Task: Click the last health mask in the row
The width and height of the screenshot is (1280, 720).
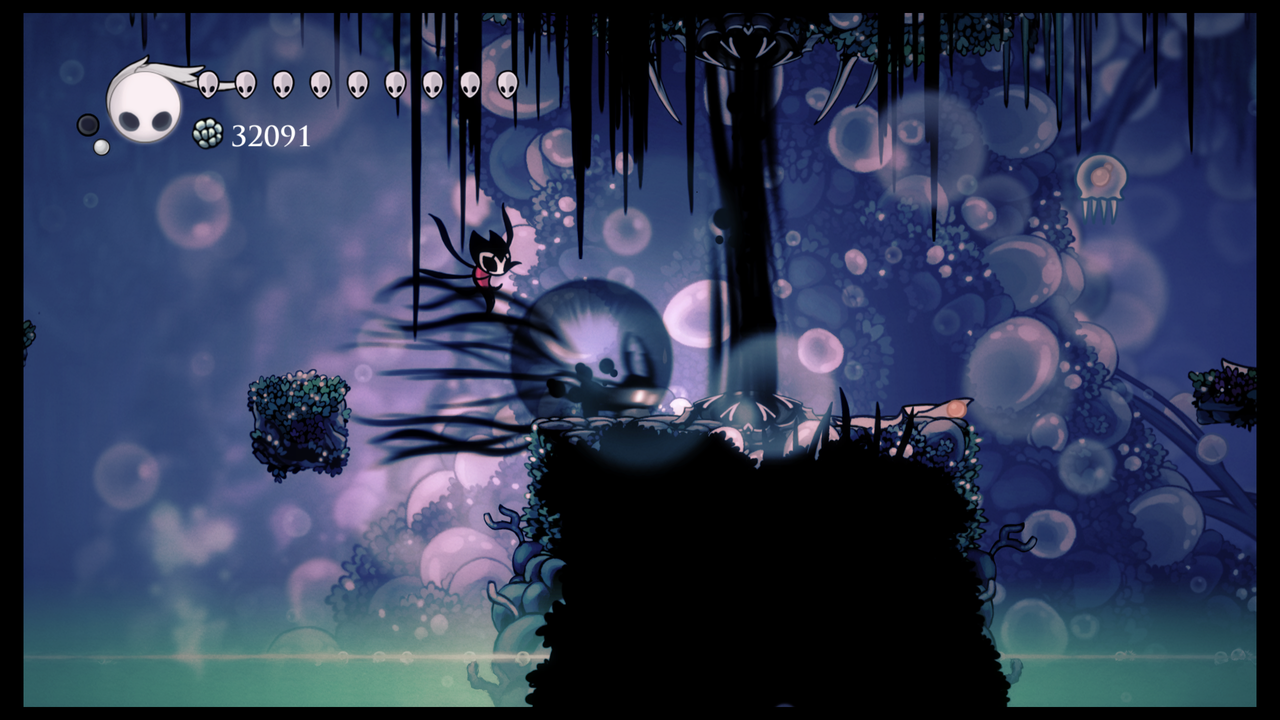Action: pyautogui.click(x=507, y=86)
